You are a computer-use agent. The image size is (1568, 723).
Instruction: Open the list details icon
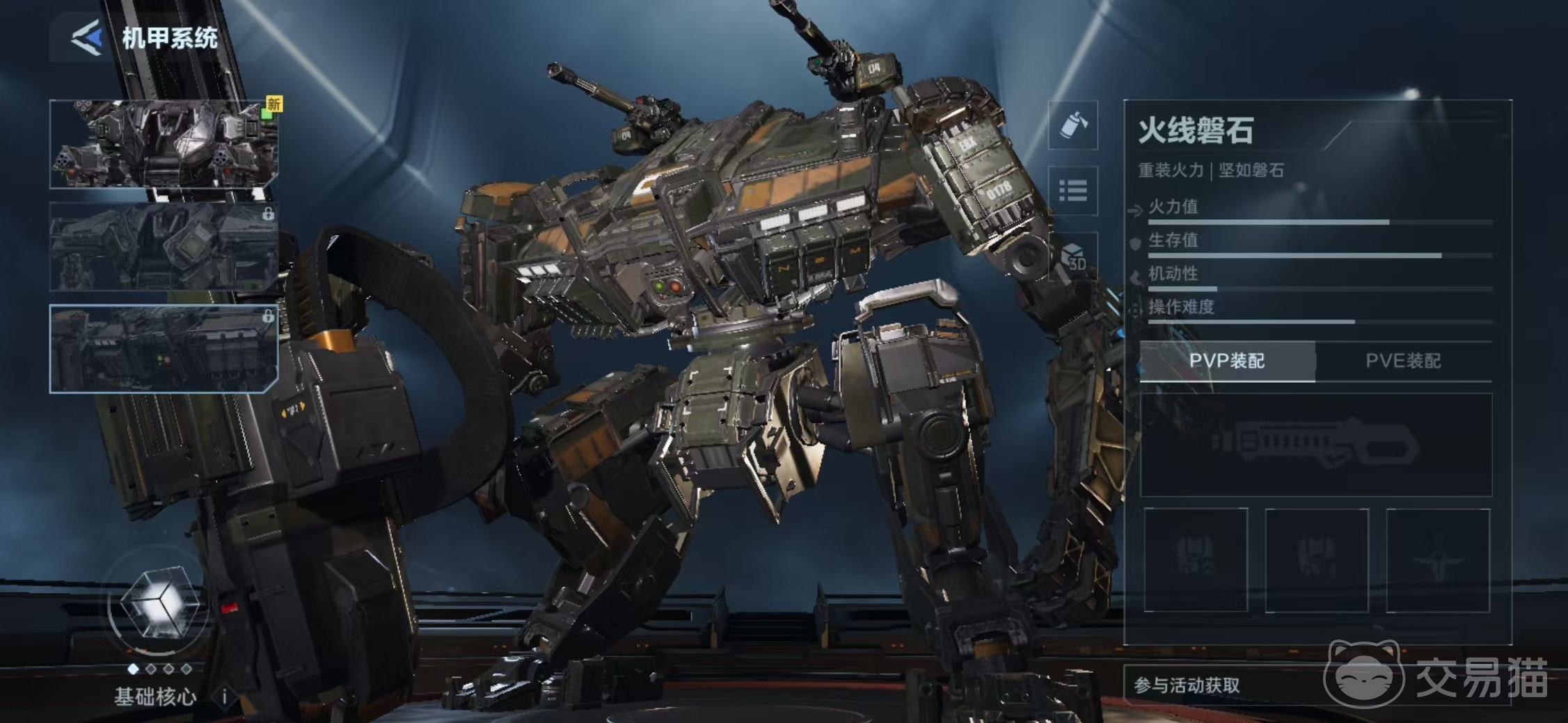point(1072,191)
